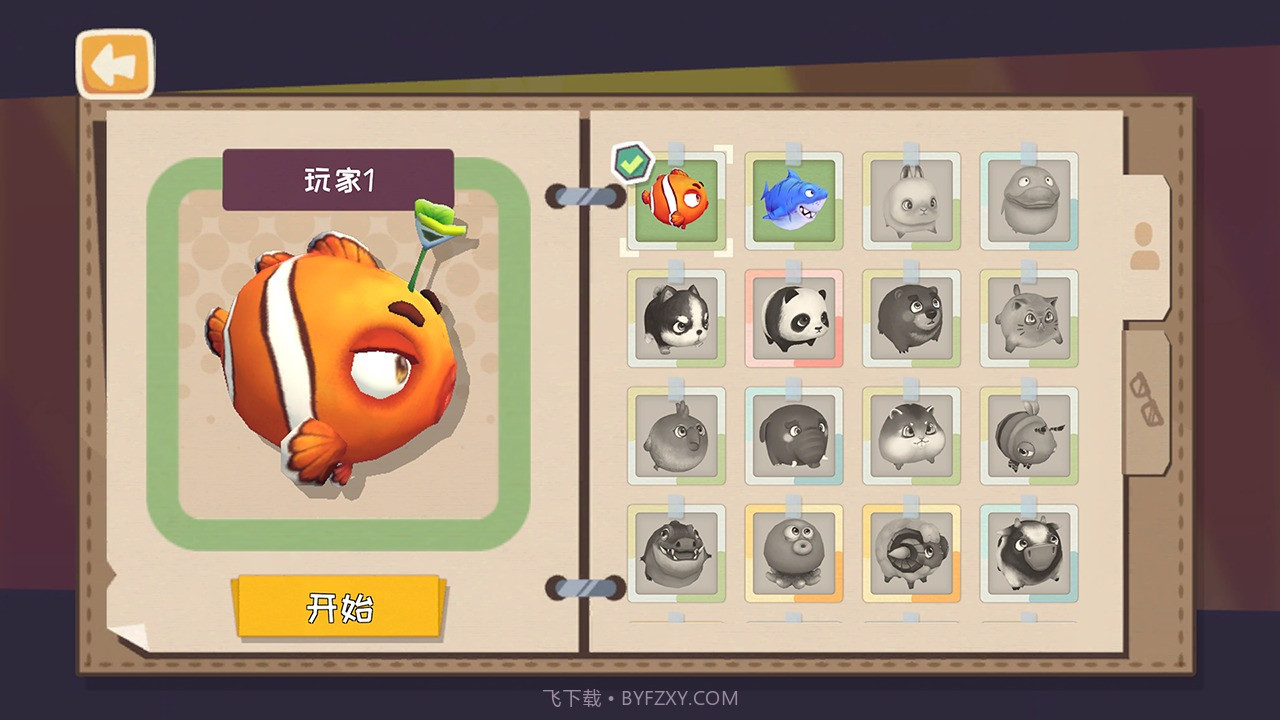Select the blue shark character icon
This screenshot has height=720, width=1280.
[794, 199]
